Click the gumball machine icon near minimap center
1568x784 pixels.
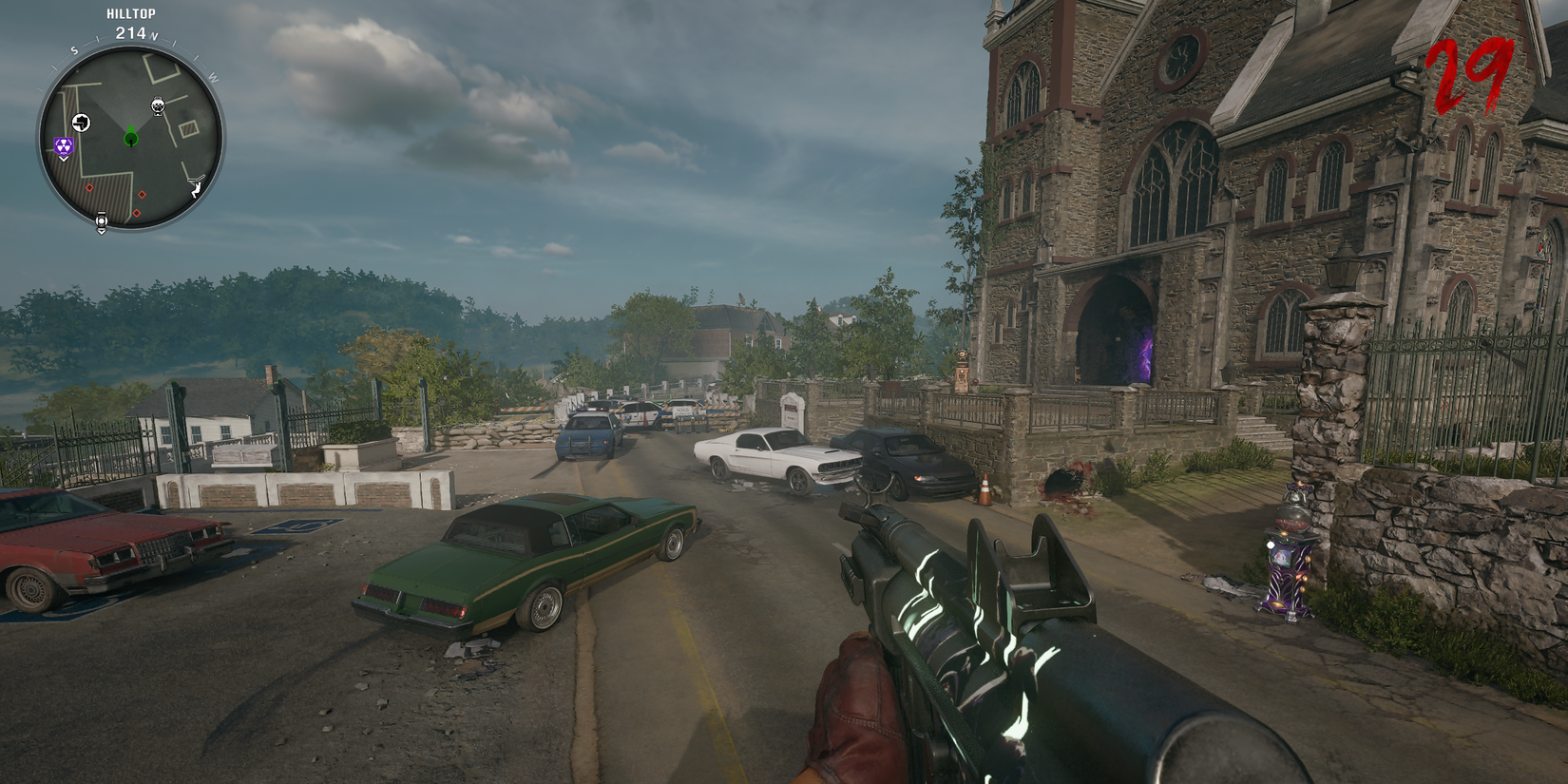pyautogui.click(x=157, y=106)
